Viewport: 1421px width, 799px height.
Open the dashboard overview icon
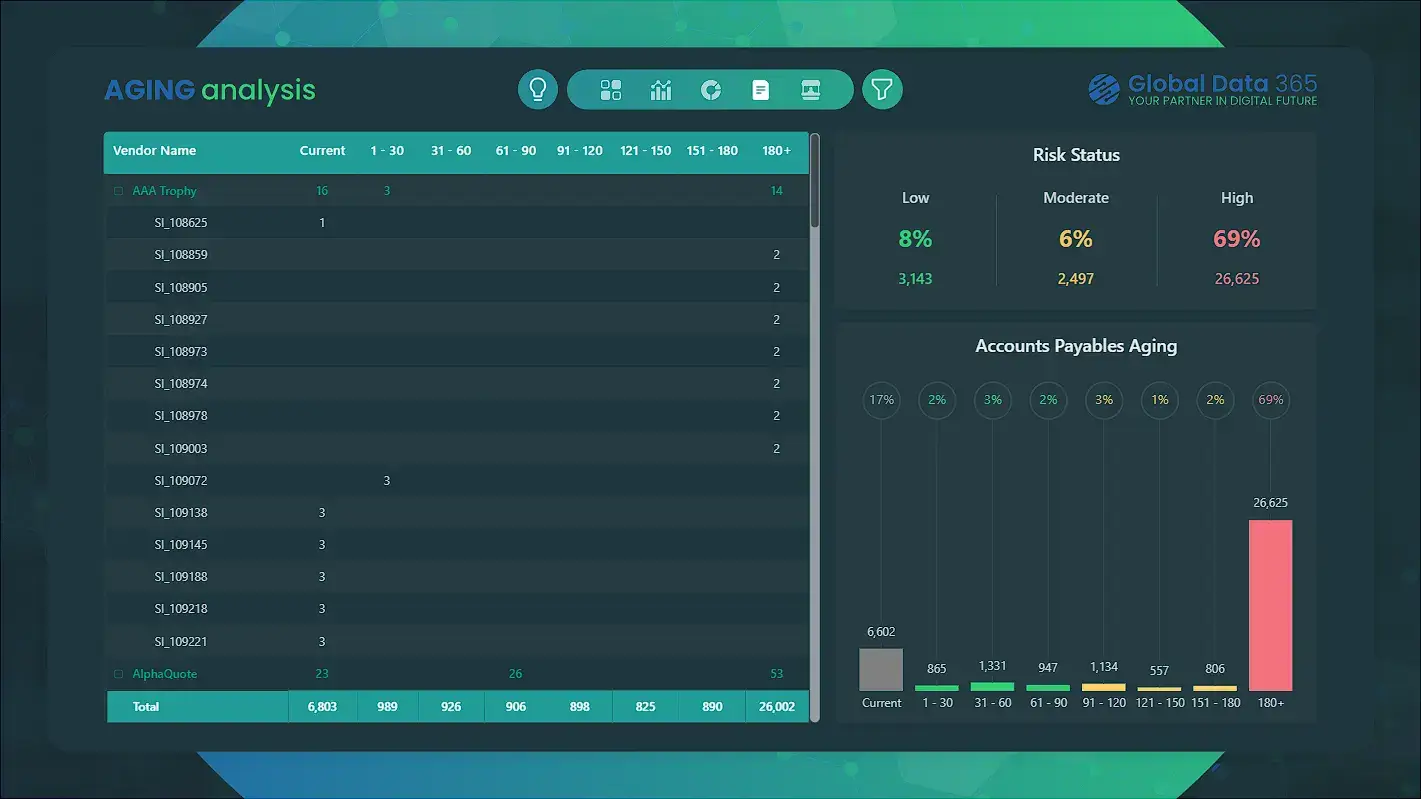click(x=611, y=89)
